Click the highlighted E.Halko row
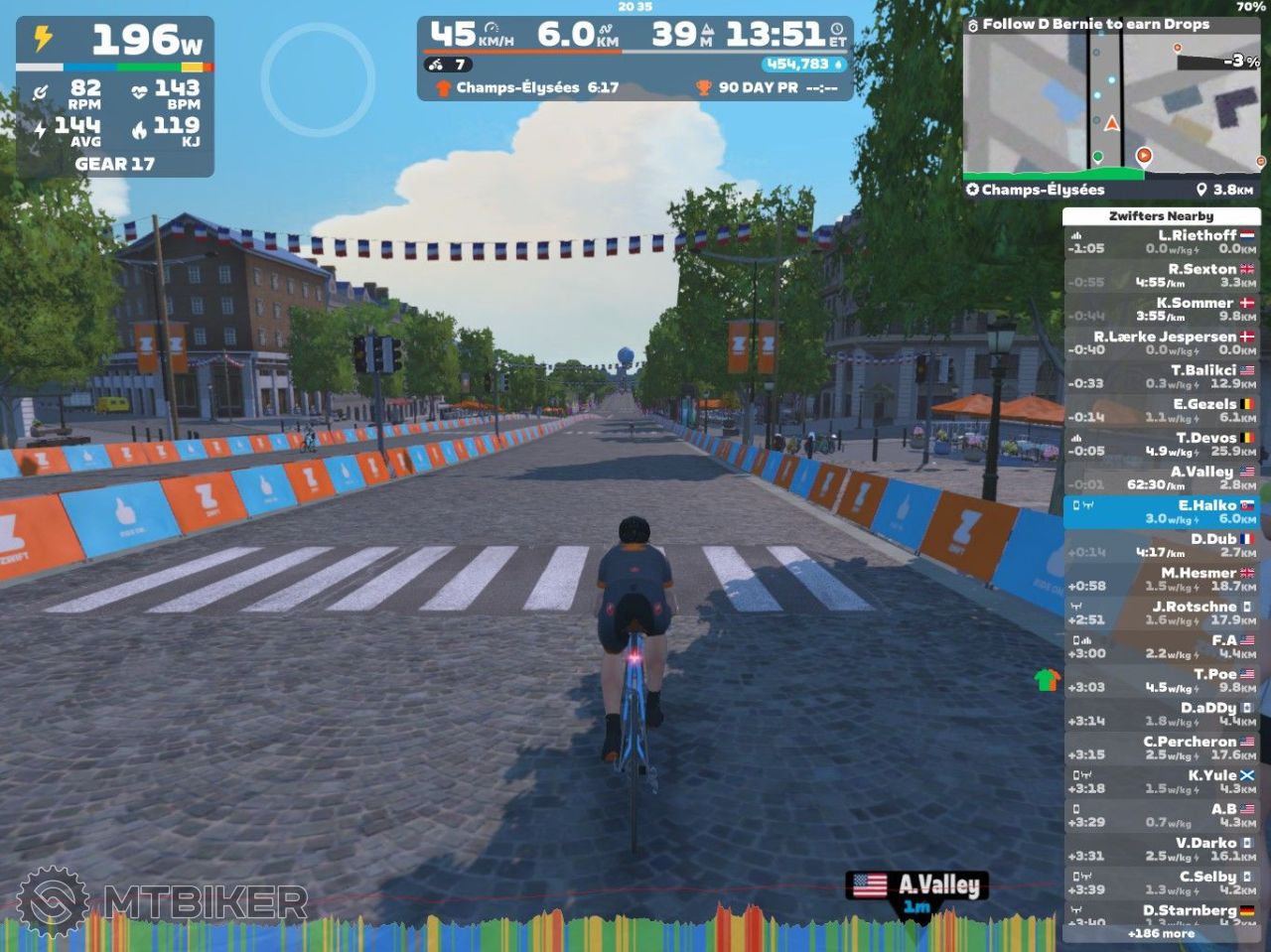This screenshot has width=1271, height=952. tap(1161, 512)
